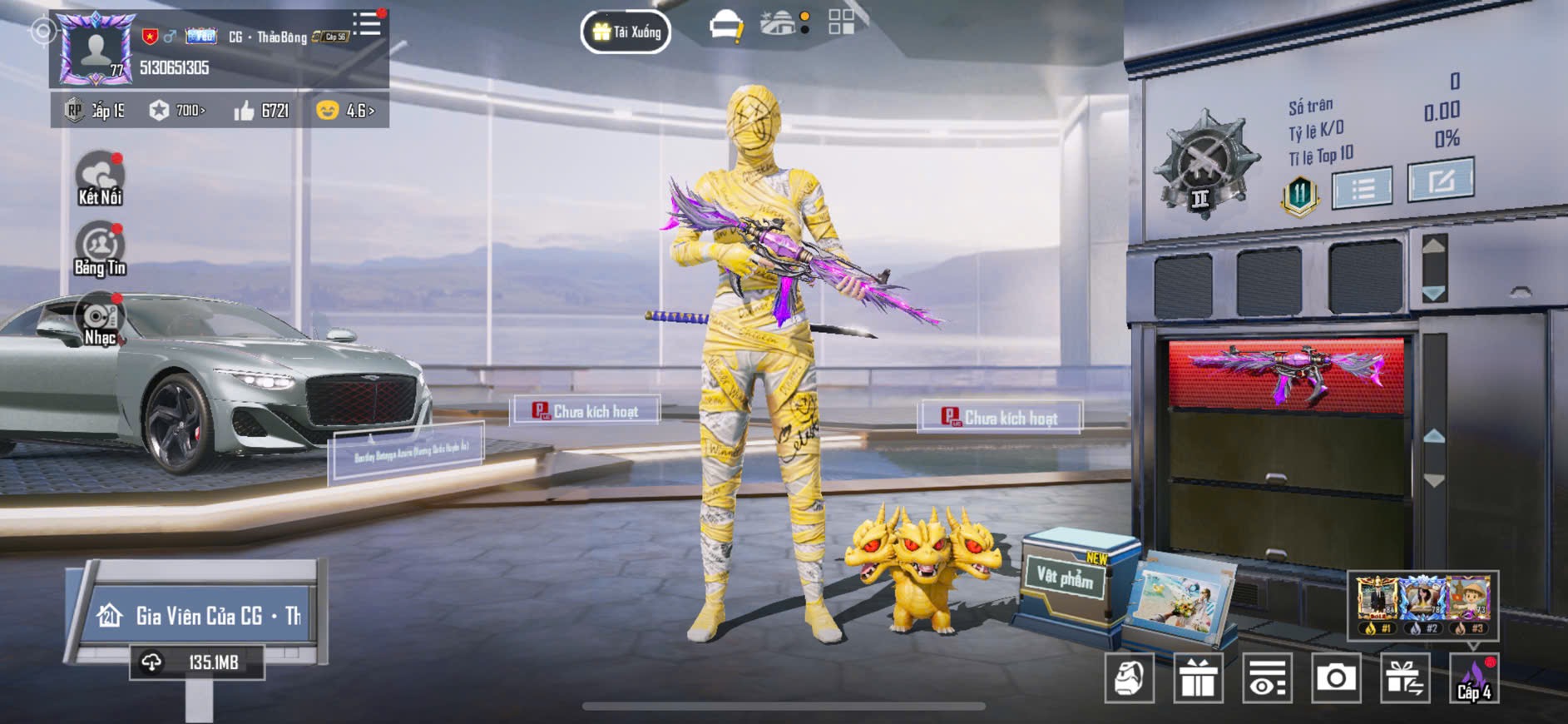Open the gift exchange arrows button
This screenshot has width=1568, height=724.
(x=1405, y=678)
